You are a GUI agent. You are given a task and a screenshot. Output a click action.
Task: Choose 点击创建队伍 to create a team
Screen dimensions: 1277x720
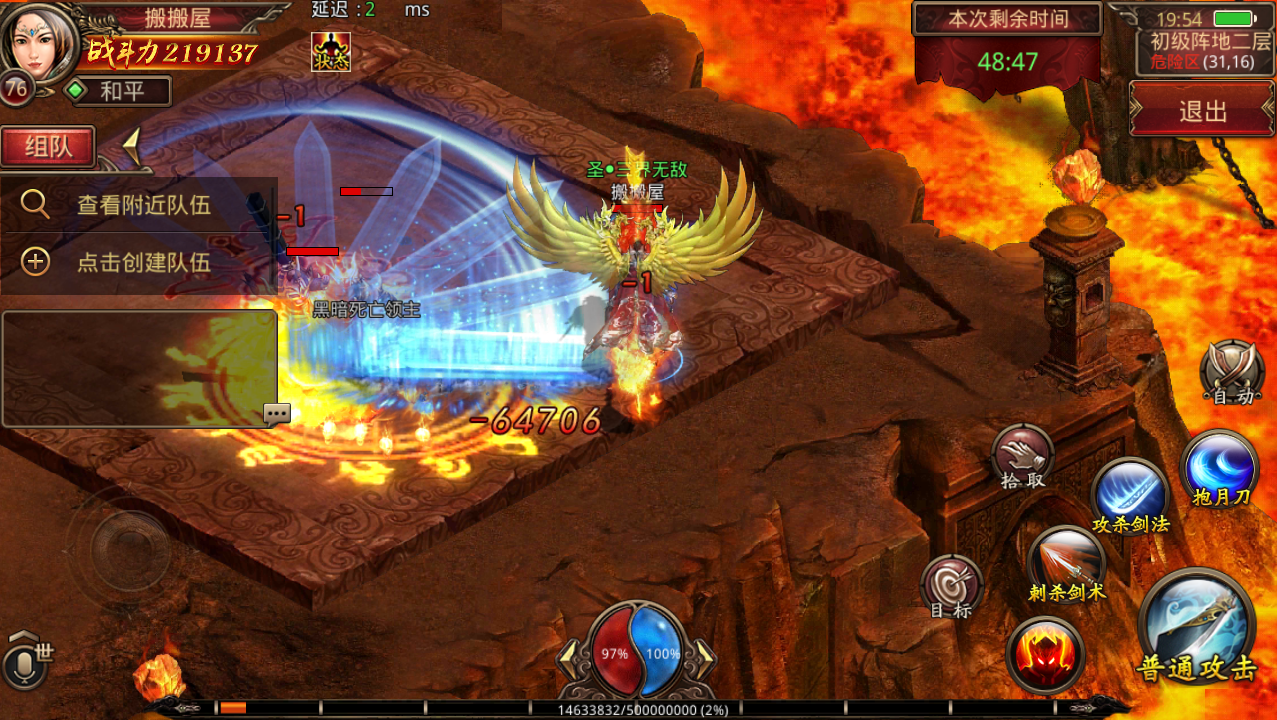[139, 262]
